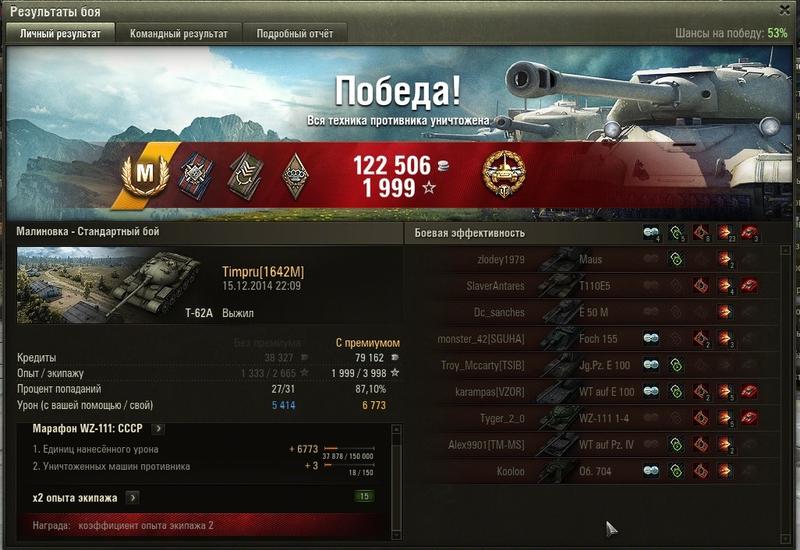
Task: Expand the Марафон WZ-111: СССР mission arrow
Action: point(158,428)
